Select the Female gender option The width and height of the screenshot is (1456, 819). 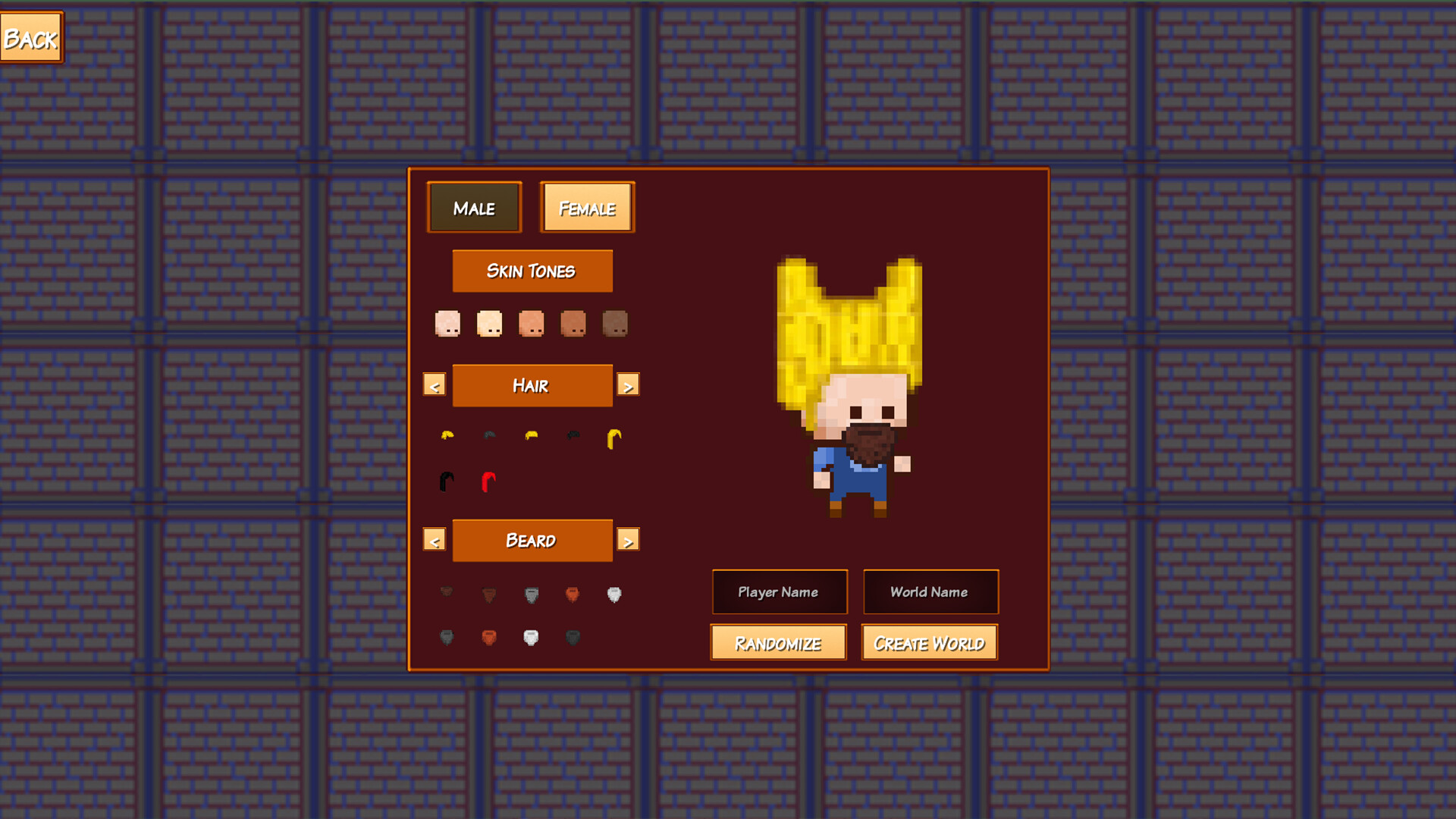pos(587,206)
